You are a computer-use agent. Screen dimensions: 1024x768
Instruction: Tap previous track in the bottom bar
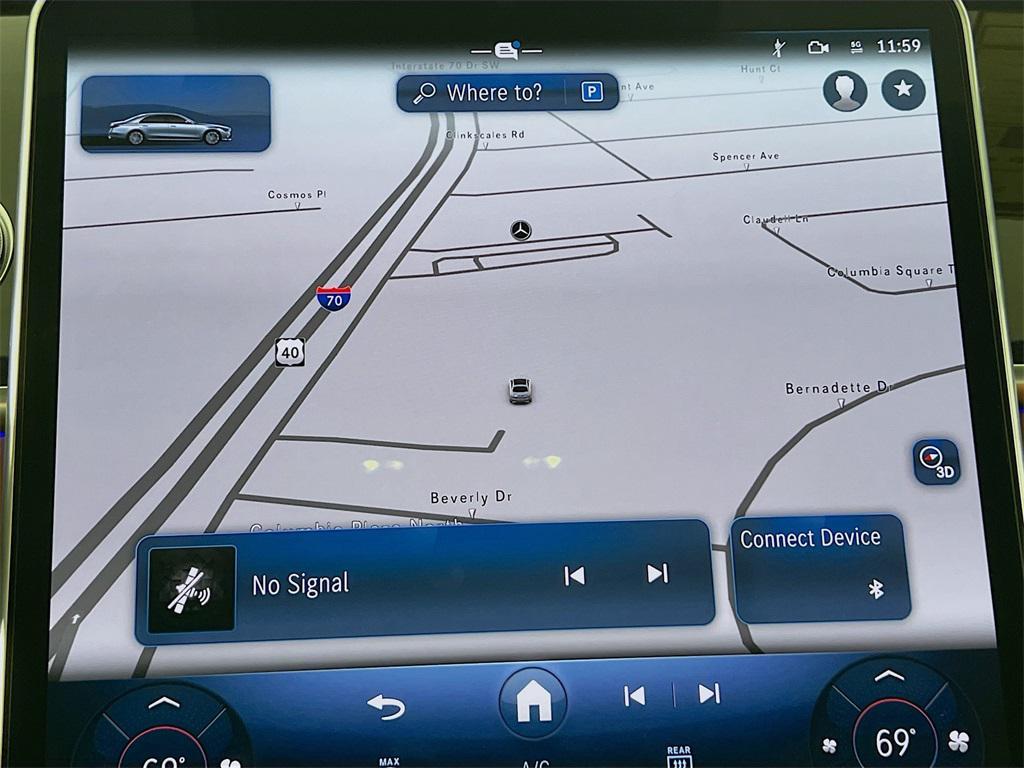click(x=634, y=695)
